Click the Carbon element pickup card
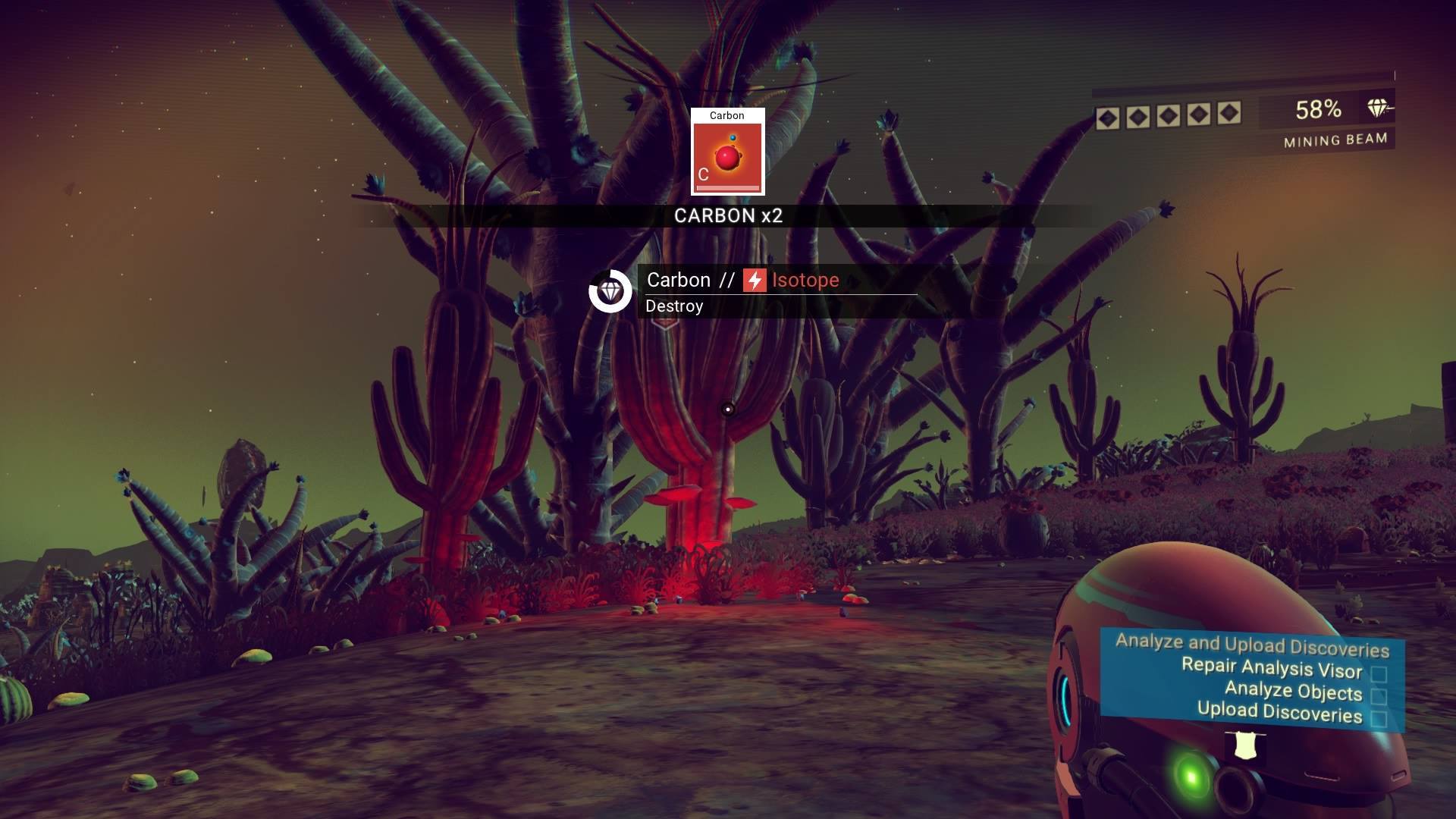Screen dimensions: 1456x819 point(727,152)
